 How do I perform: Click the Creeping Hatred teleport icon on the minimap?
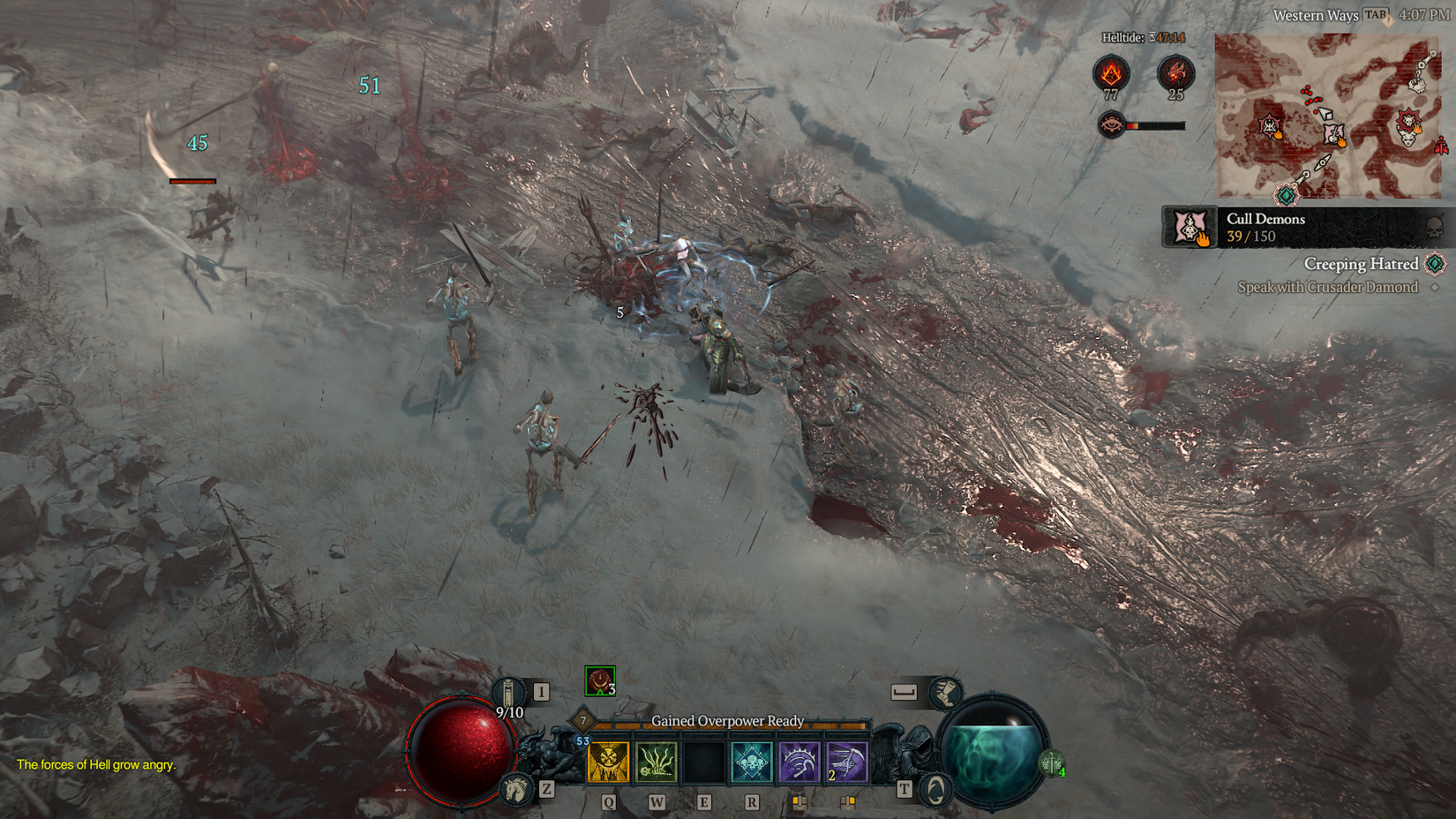[x=1286, y=193]
